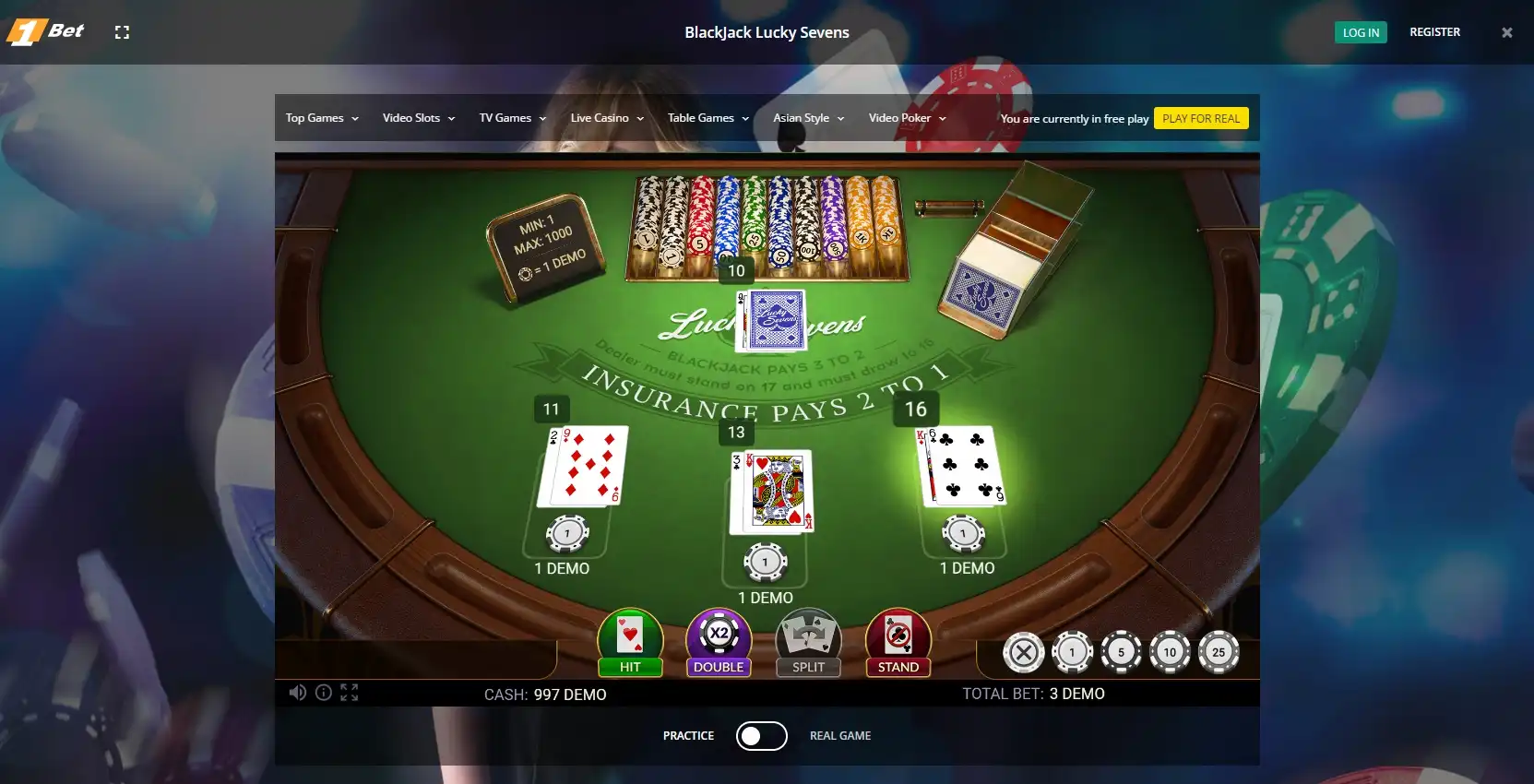Click the Log In button

coord(1361,32)
